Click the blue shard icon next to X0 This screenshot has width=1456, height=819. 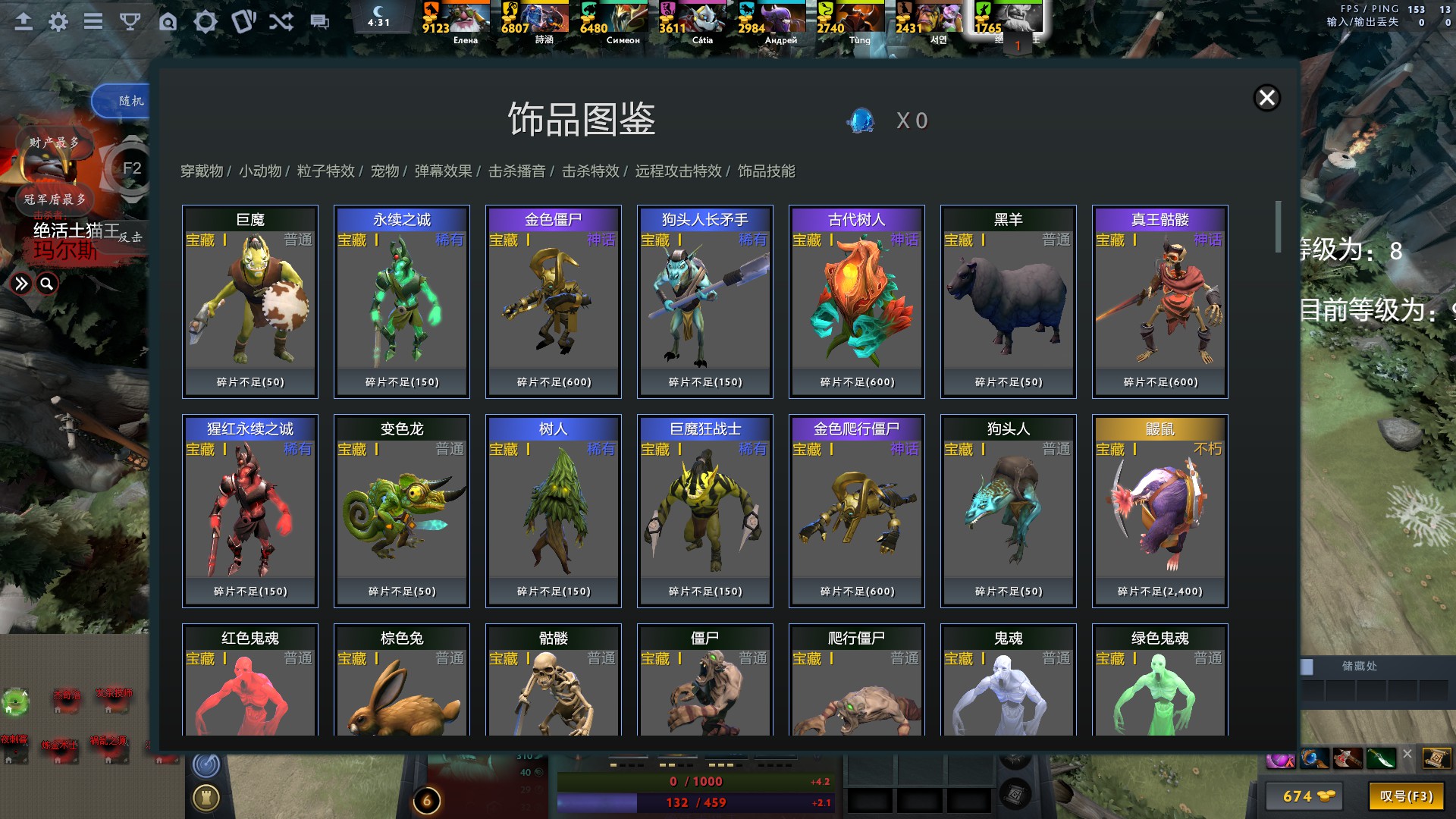(x=861, y=121)
